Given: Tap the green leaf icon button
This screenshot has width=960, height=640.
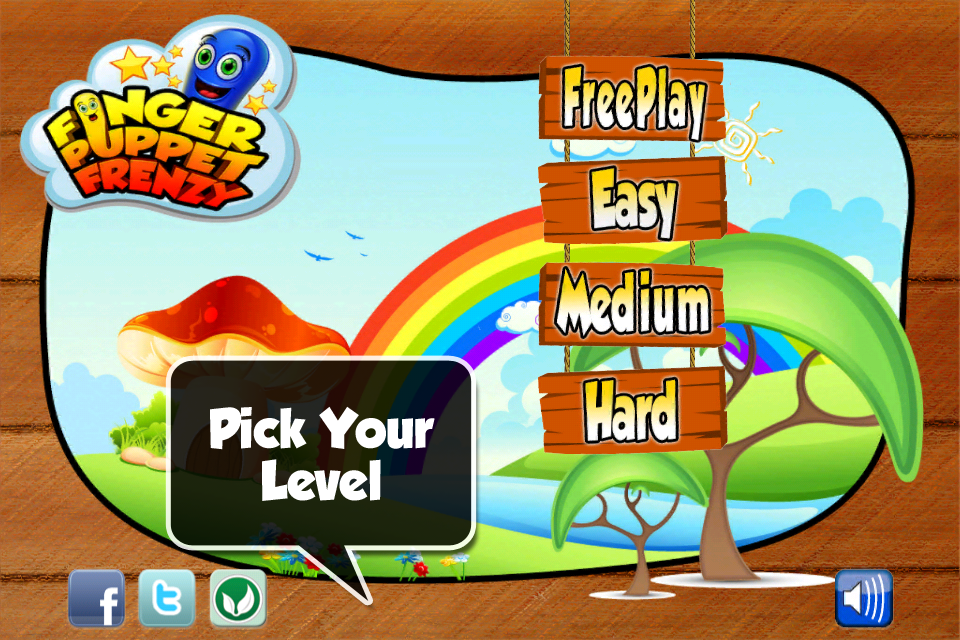Looking at the screenshot, I should (238, 599).
